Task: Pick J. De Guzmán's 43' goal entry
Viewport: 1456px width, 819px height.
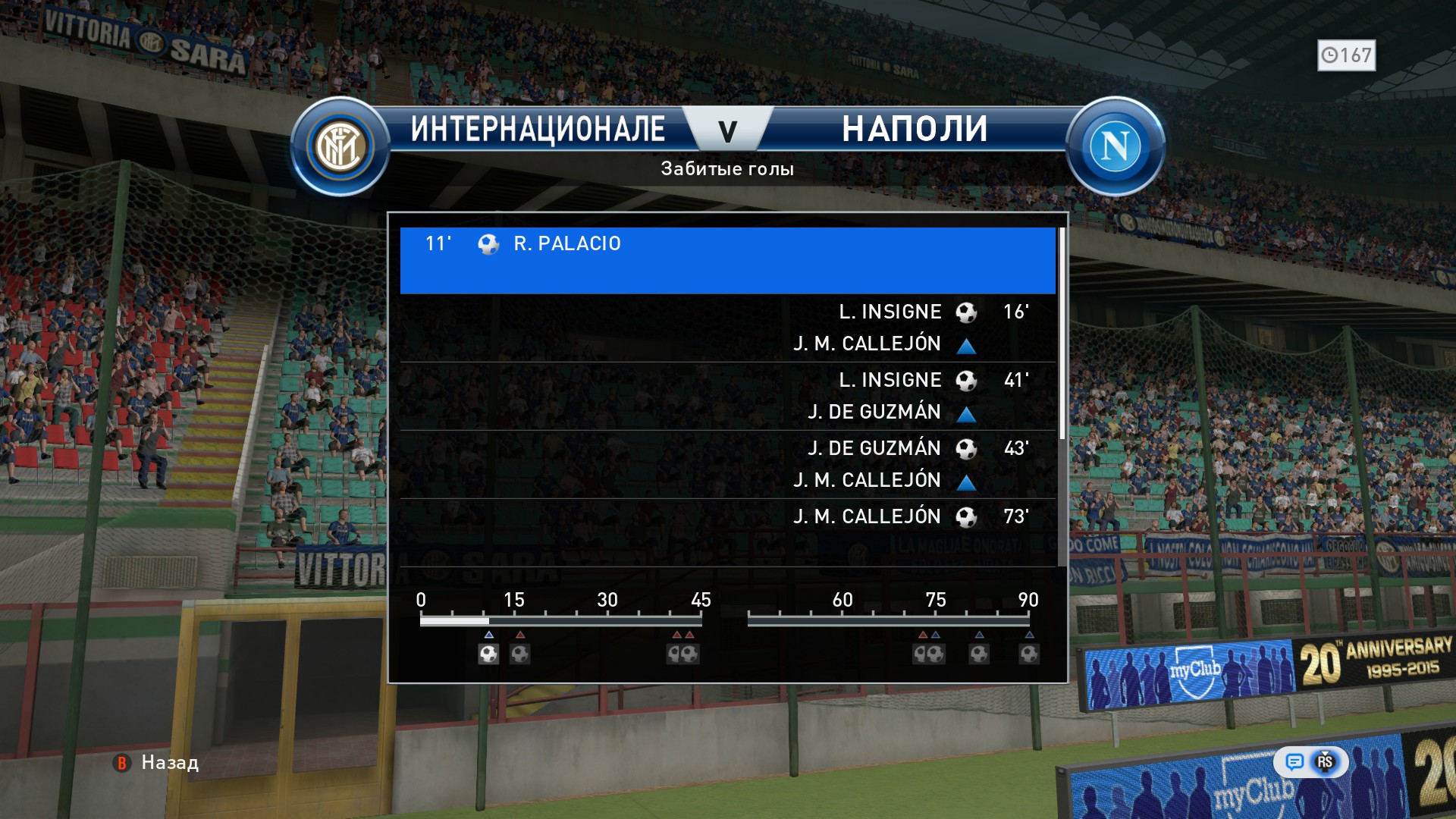Action: coord(726,464)
